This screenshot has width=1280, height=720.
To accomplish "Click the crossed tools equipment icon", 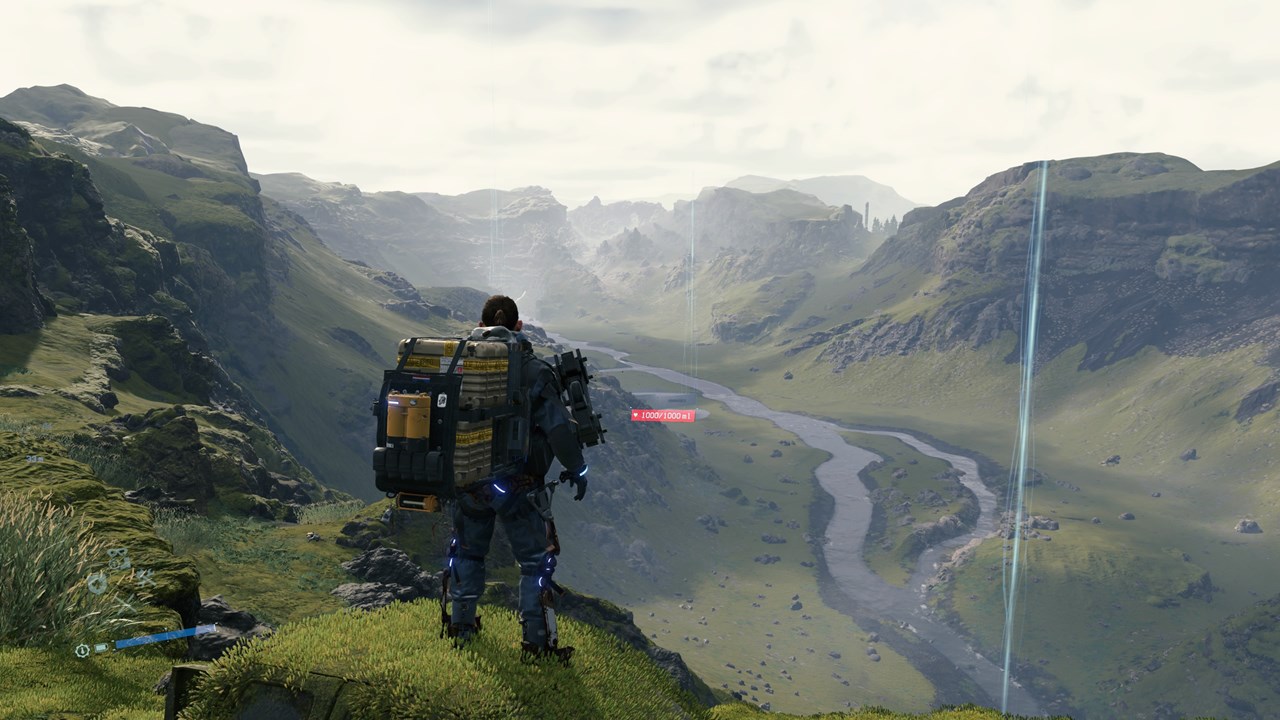I will click(146, 577).
